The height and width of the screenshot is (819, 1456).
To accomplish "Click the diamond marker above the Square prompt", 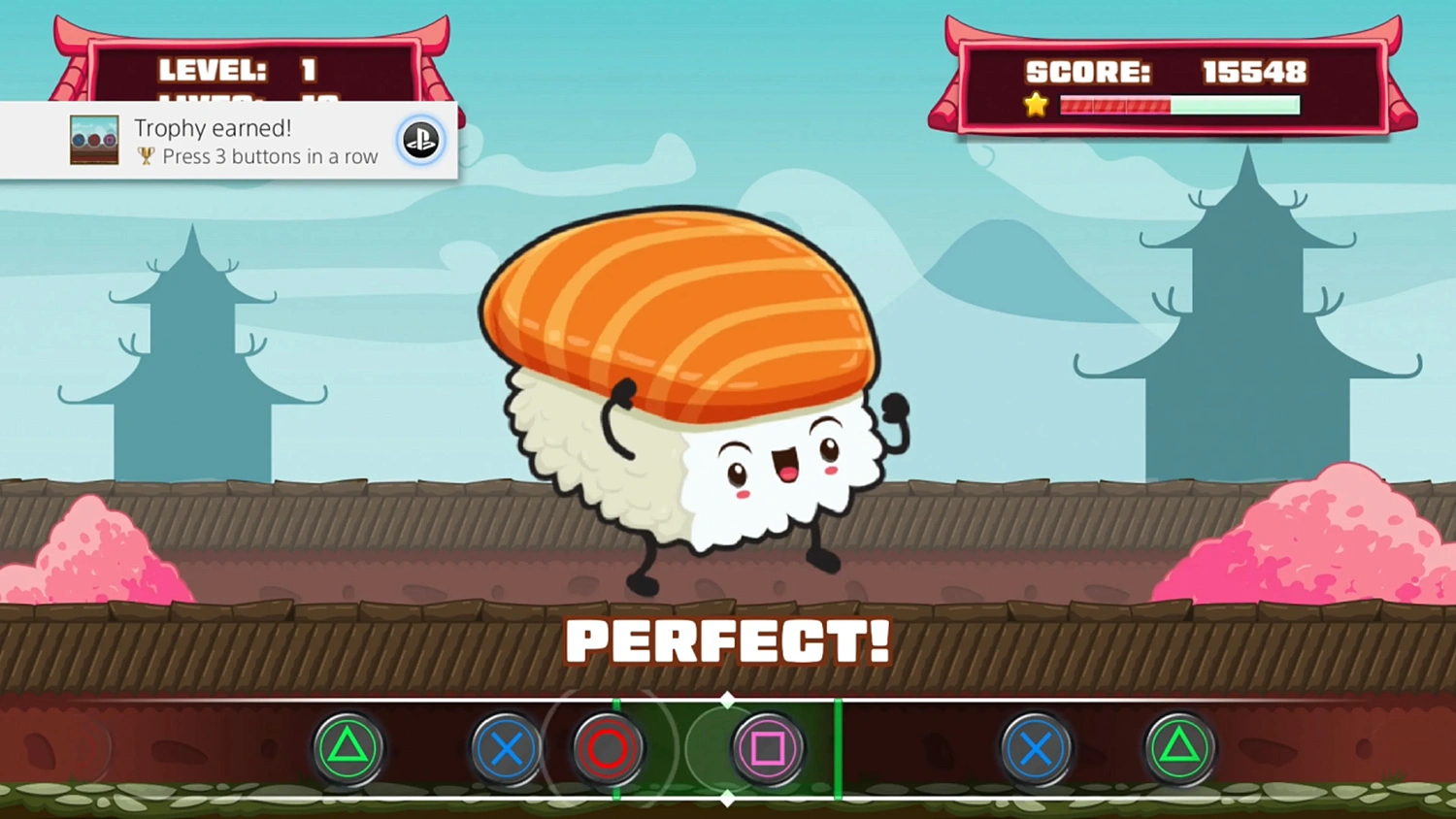I will (x=727, y=698).
